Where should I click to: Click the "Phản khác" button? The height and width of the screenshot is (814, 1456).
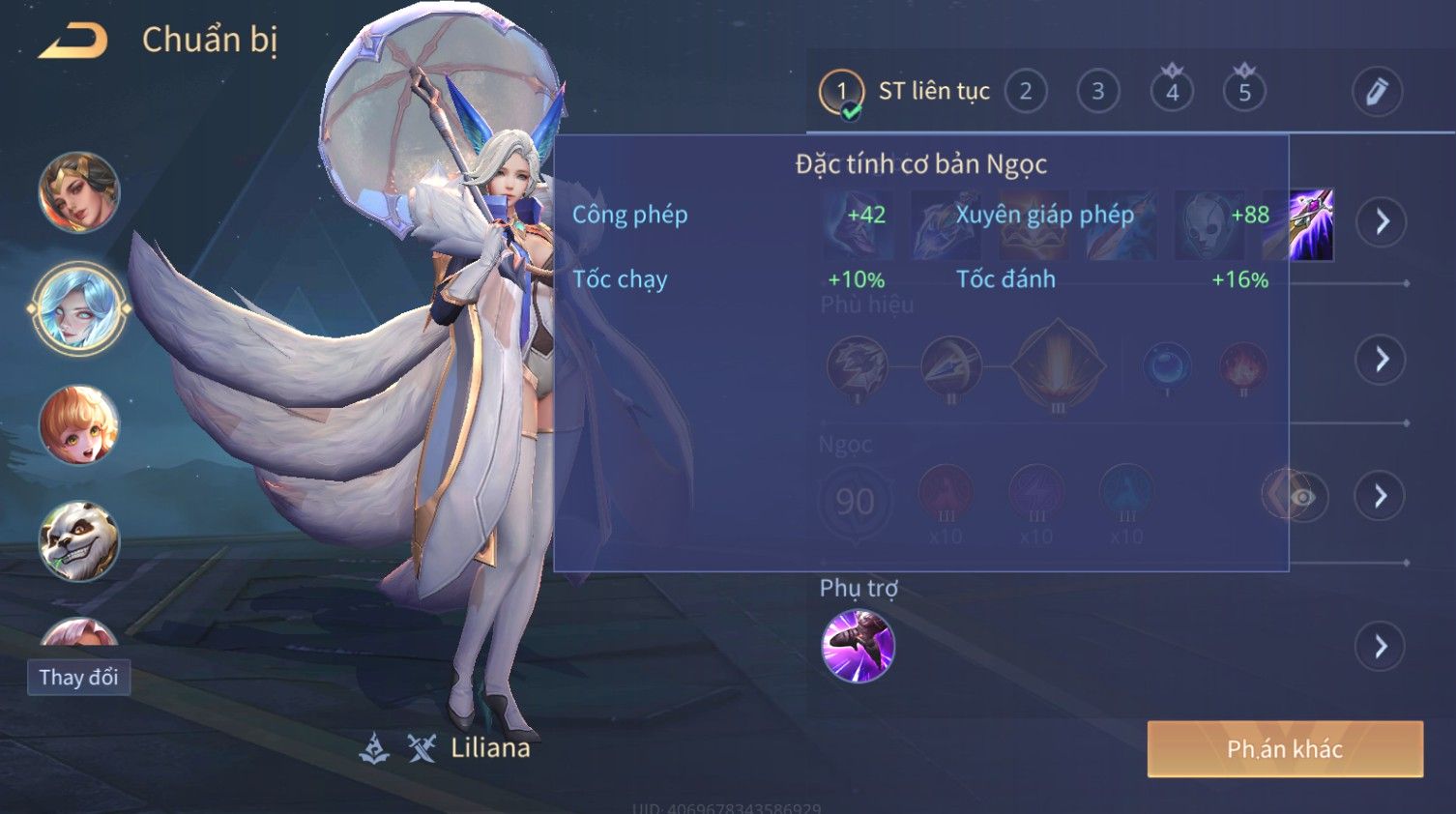[x=1285, y=749]
